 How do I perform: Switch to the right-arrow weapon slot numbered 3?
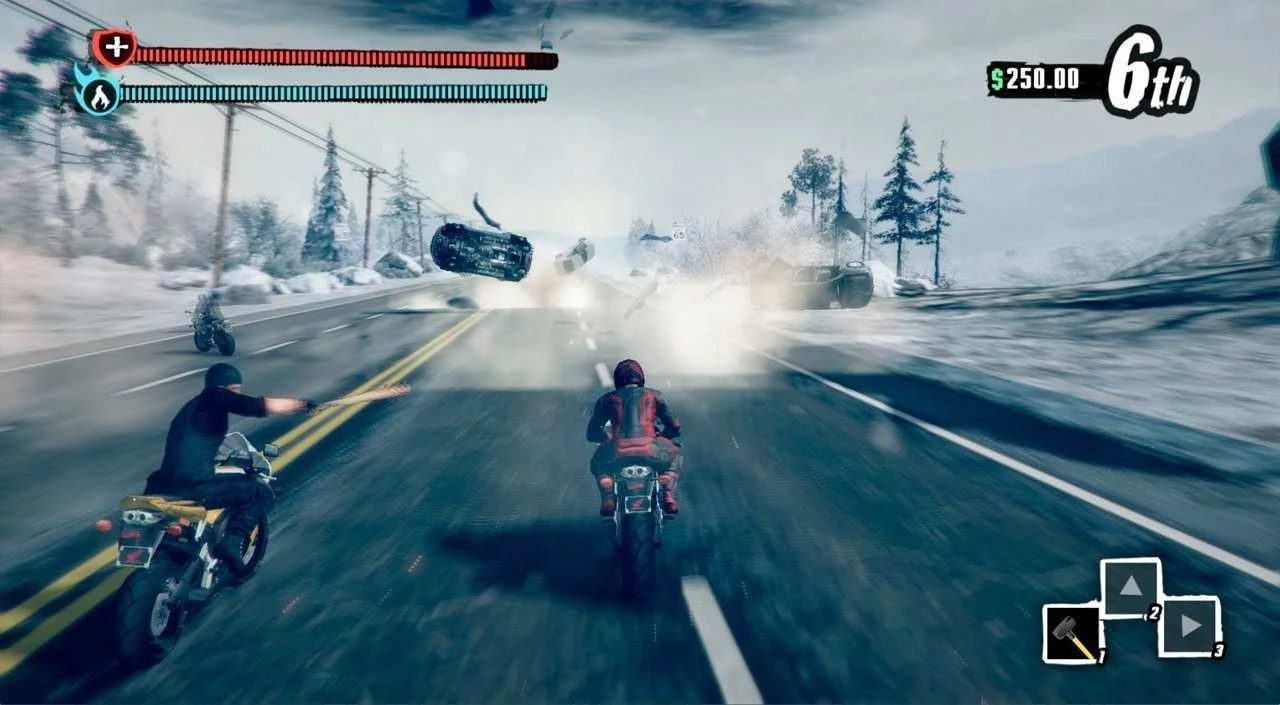tap(1190, 626)
